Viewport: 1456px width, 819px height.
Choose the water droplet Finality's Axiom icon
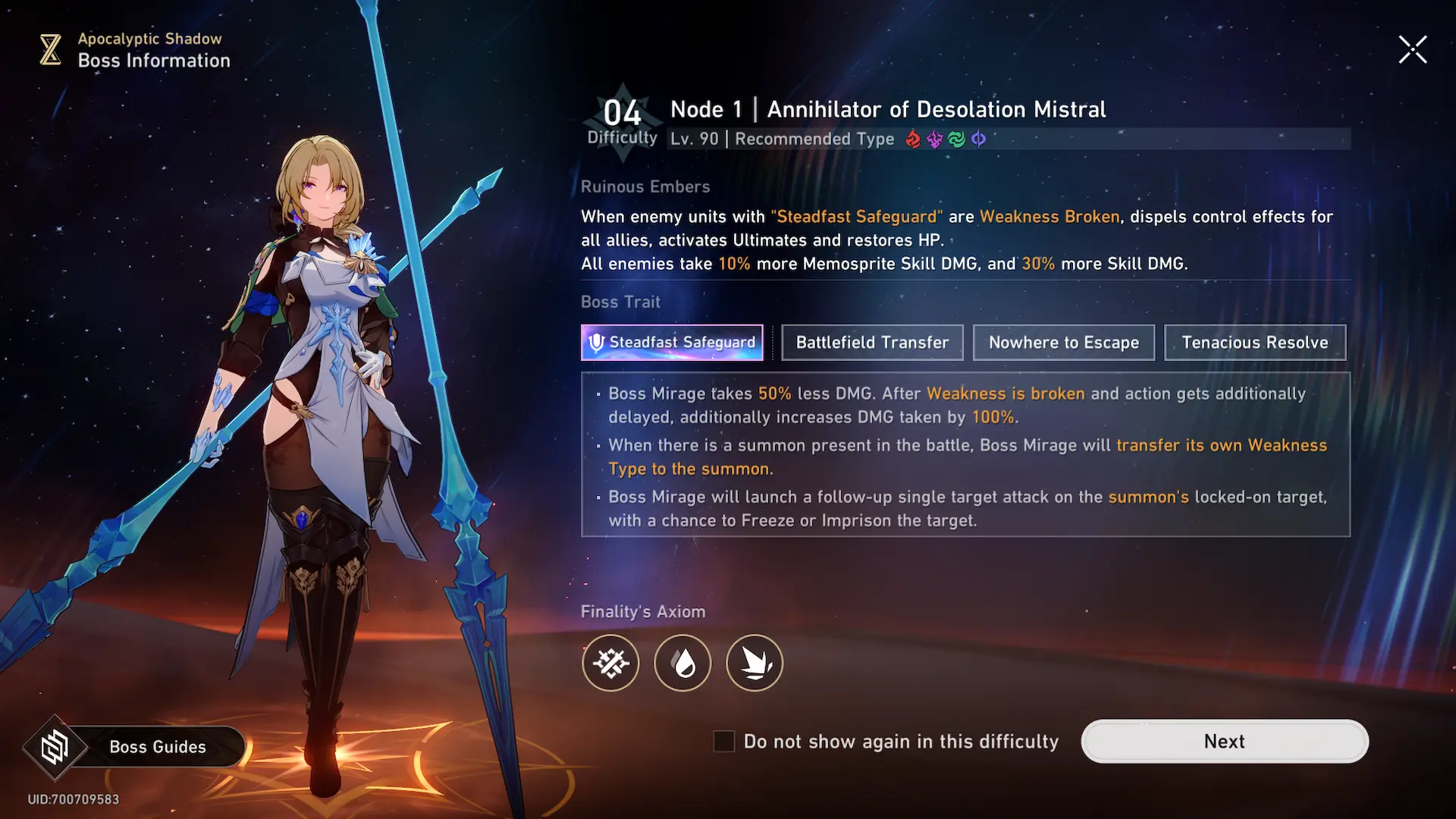click(x=682, y=663)
